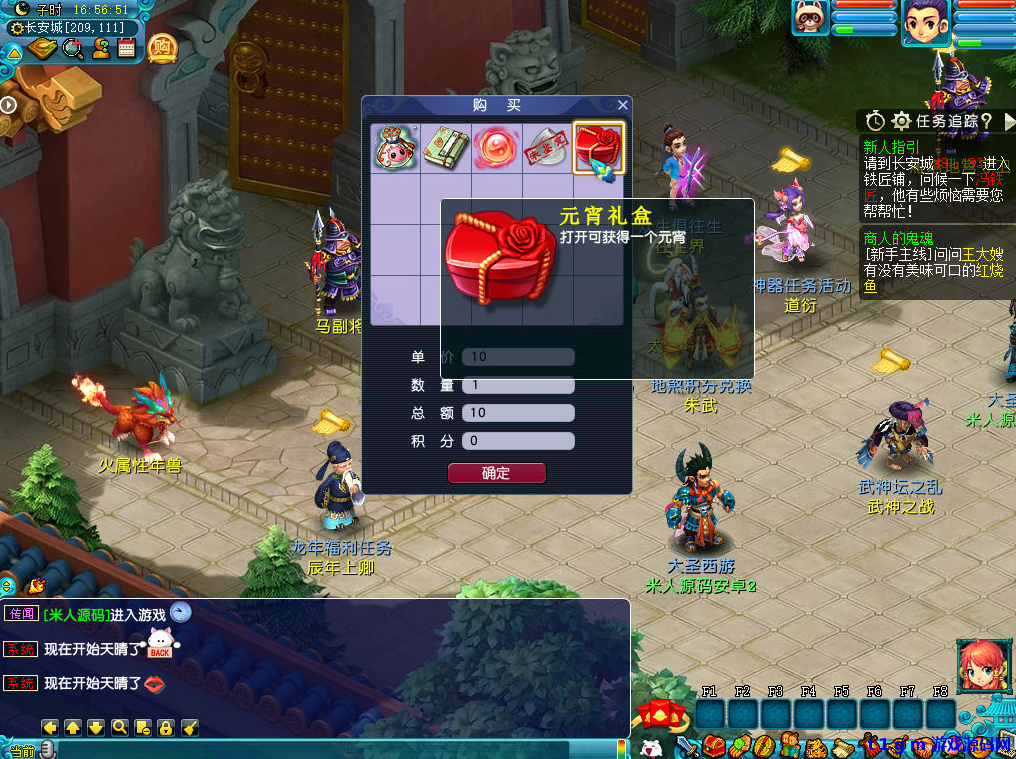Image resolution: width=1016 pixels, height=759 pixels.
Task: Open the treasure chest bag in bottom bar
Action: 713,746
